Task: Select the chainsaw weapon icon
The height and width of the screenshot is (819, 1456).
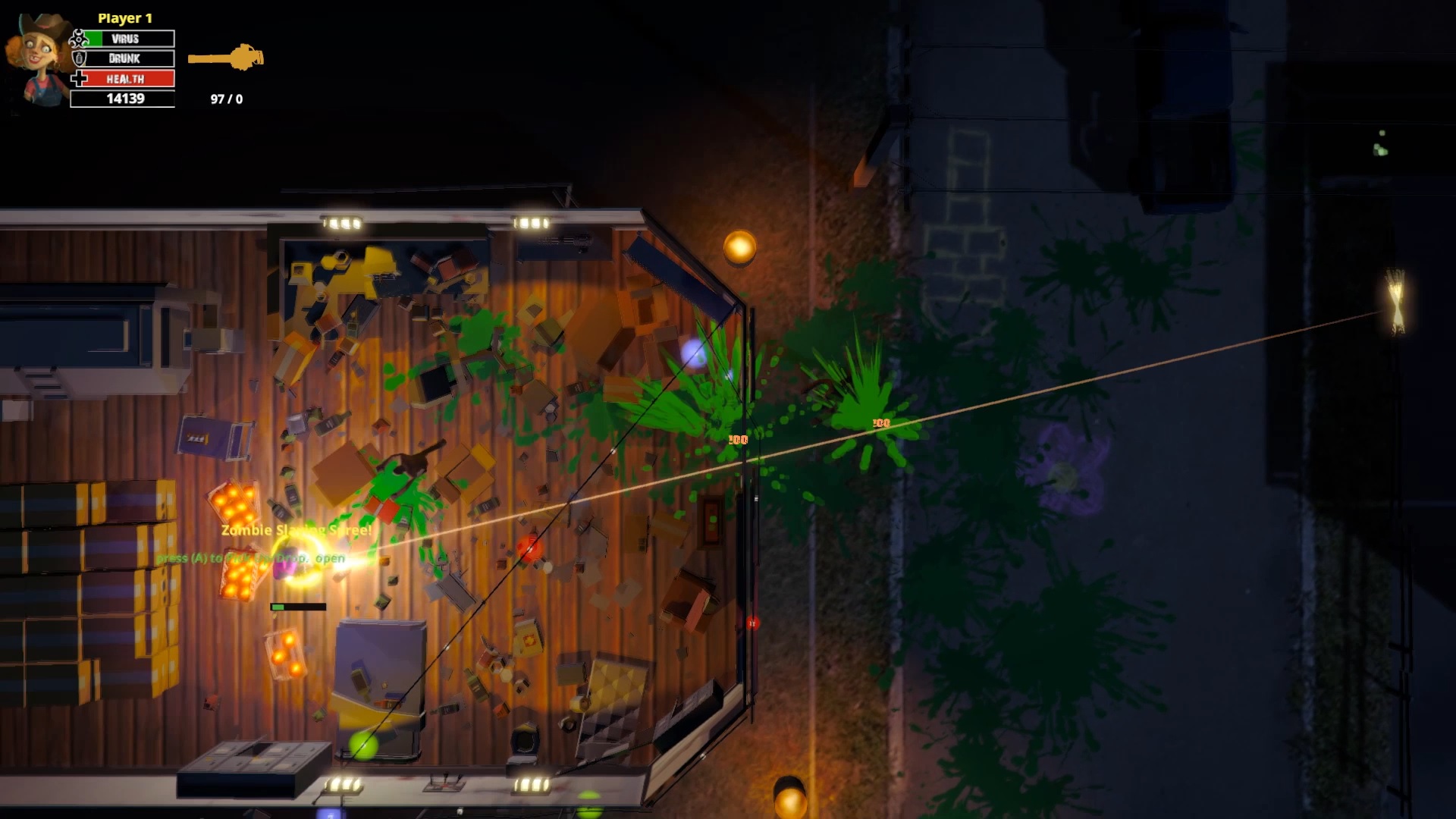Action: point(226,58)
